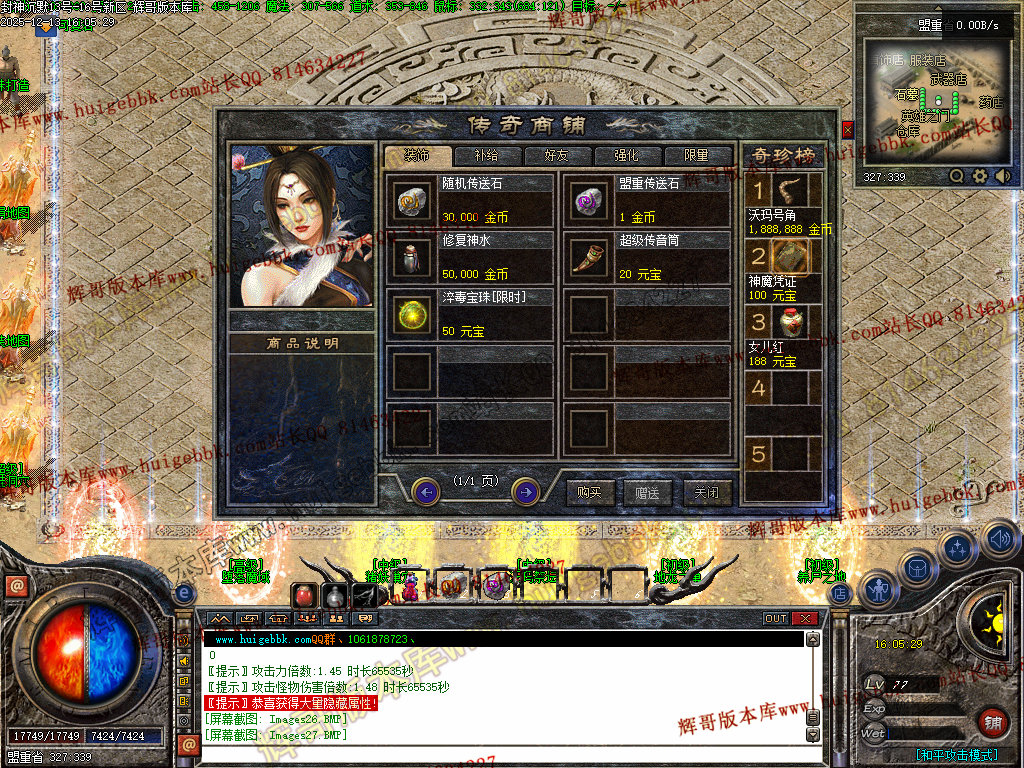Viewport: 1024px width, 768px height.
Task: Switch to the 补给 shop tab
Action: coord(486,156)
